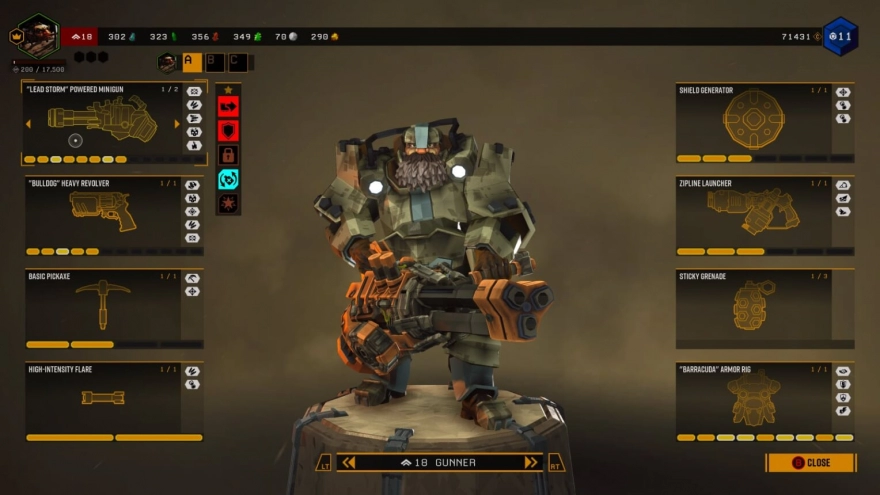The height and width of the screenshot is (495, 880).
Task: Choose the Sticky Grenade slot
Action: tap(753, 307)
